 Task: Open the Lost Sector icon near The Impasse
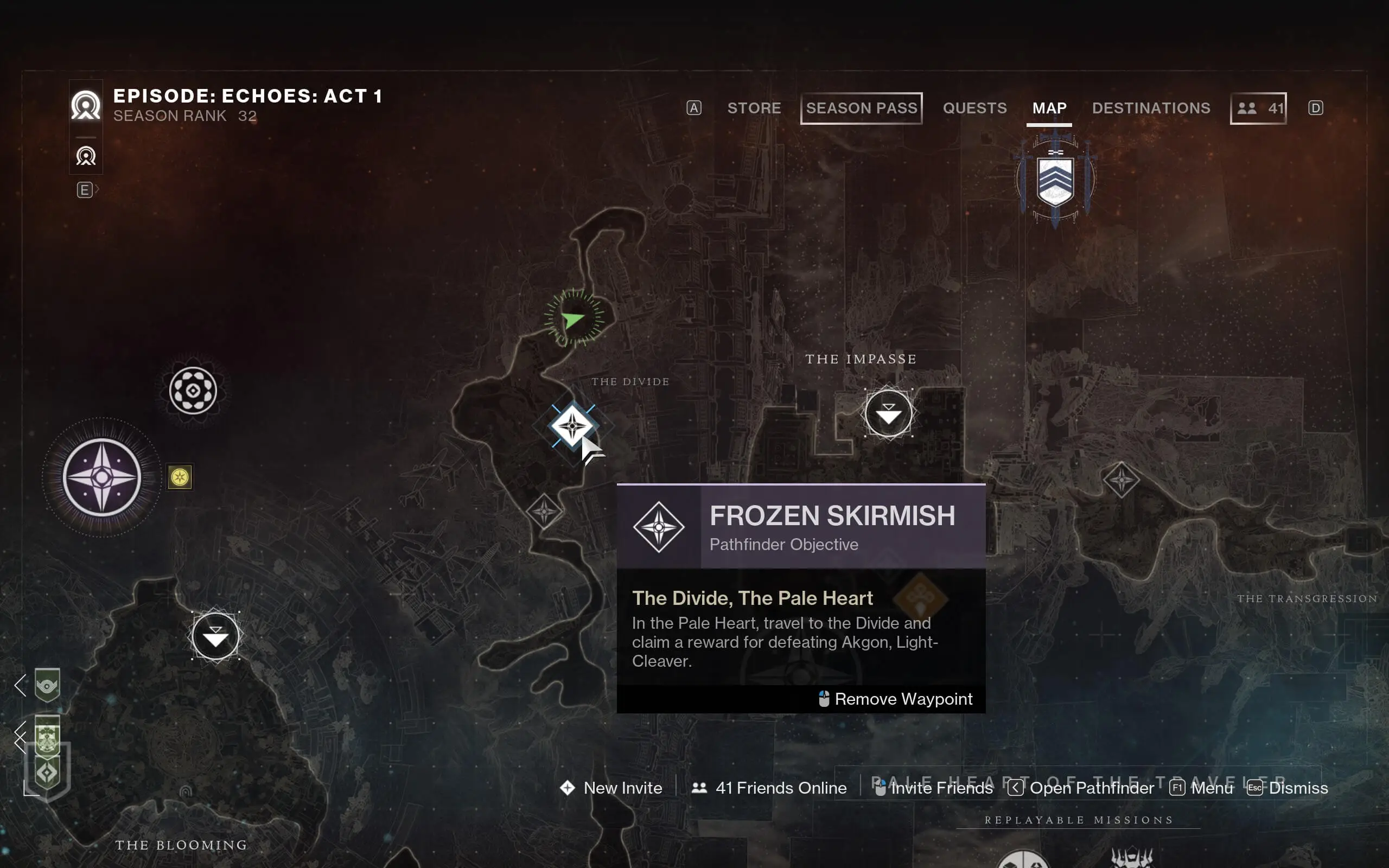click(x=889, y=413)
